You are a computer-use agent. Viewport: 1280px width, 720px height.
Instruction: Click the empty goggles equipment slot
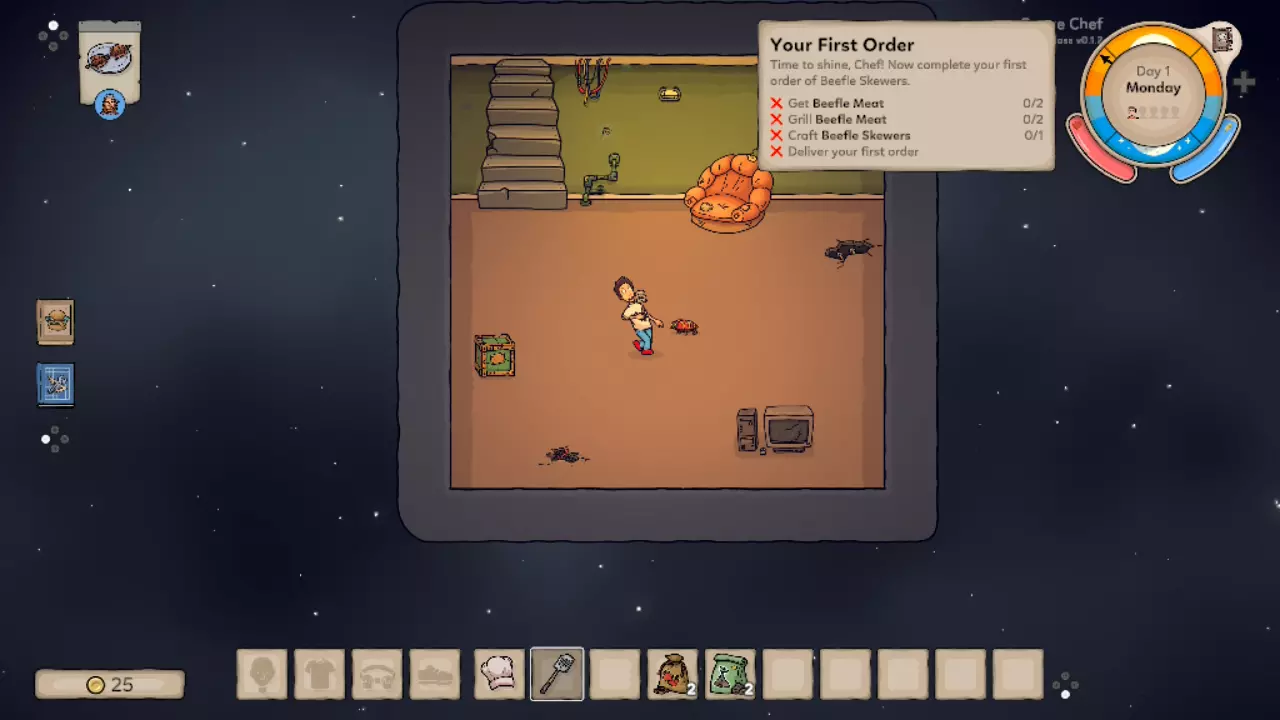[377, 674]
